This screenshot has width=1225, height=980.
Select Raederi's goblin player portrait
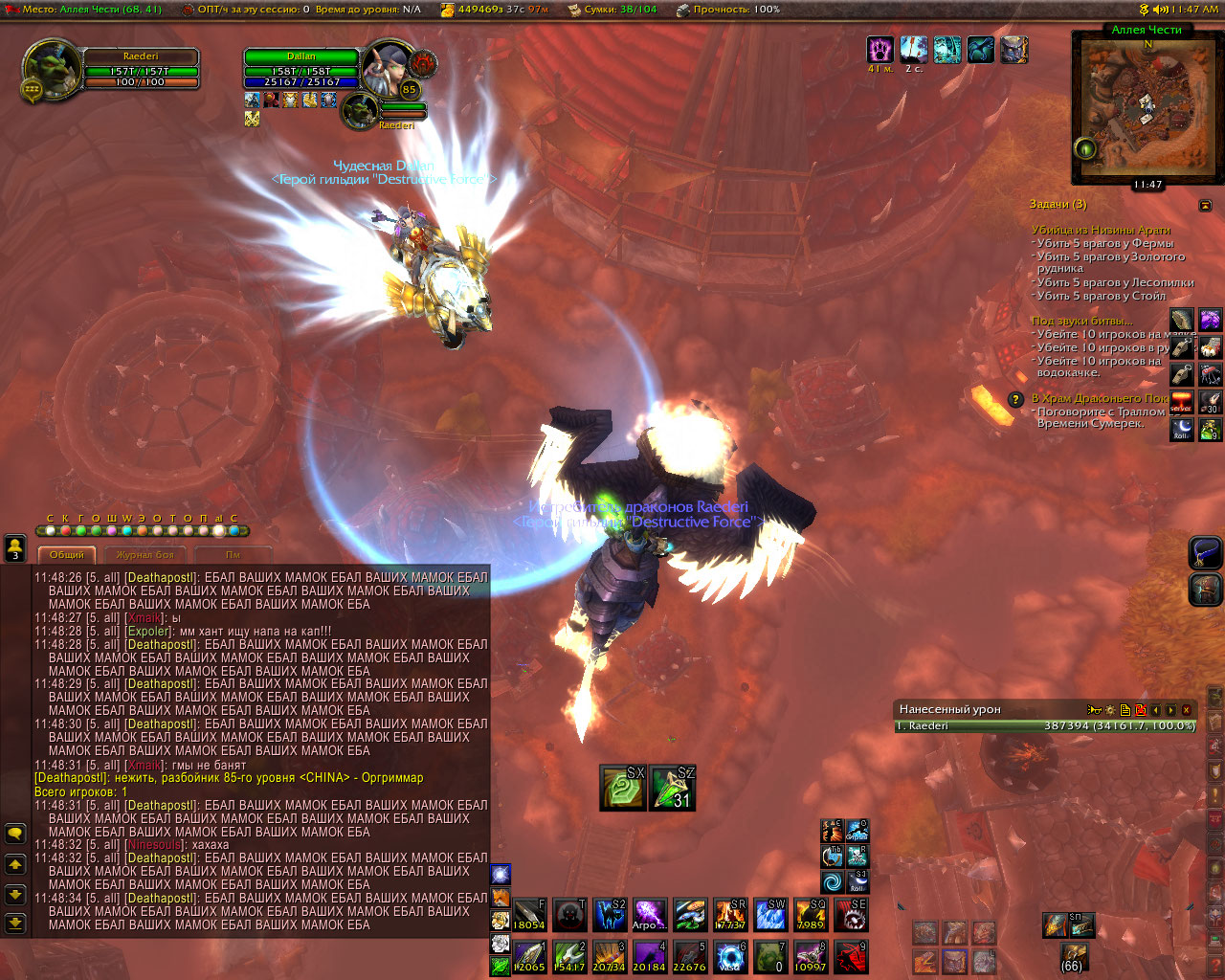pos(51,69)
